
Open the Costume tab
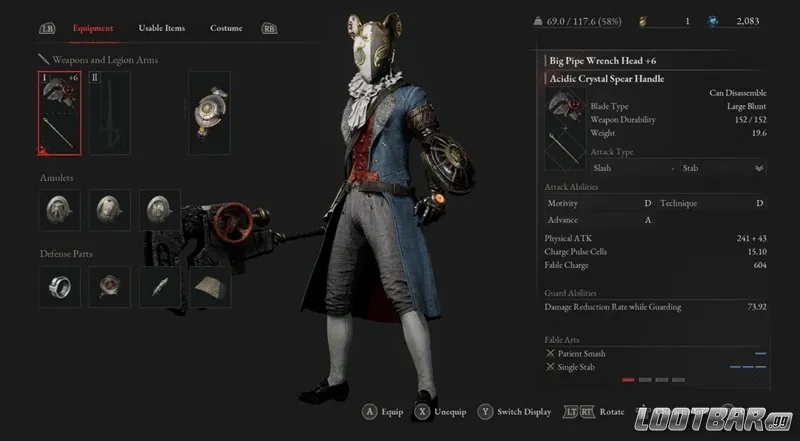tap(226, 28)
